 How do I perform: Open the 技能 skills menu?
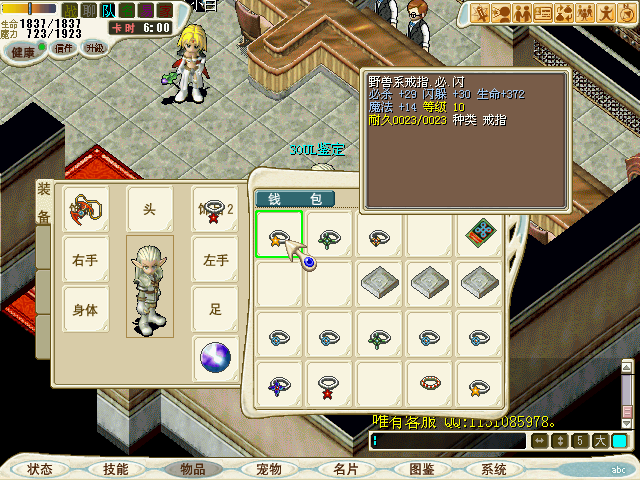click(x=116, y=468)
